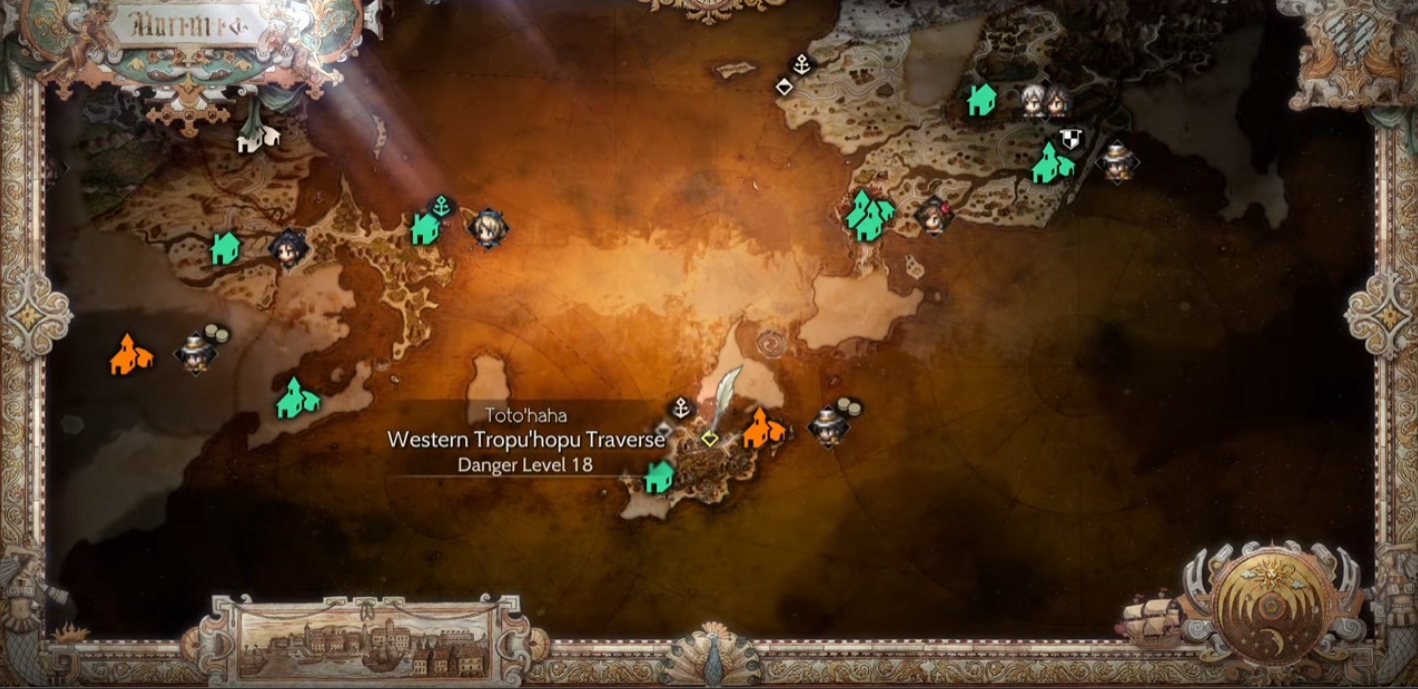Click the teal anchor harbor marker

(x=441, y=207)
